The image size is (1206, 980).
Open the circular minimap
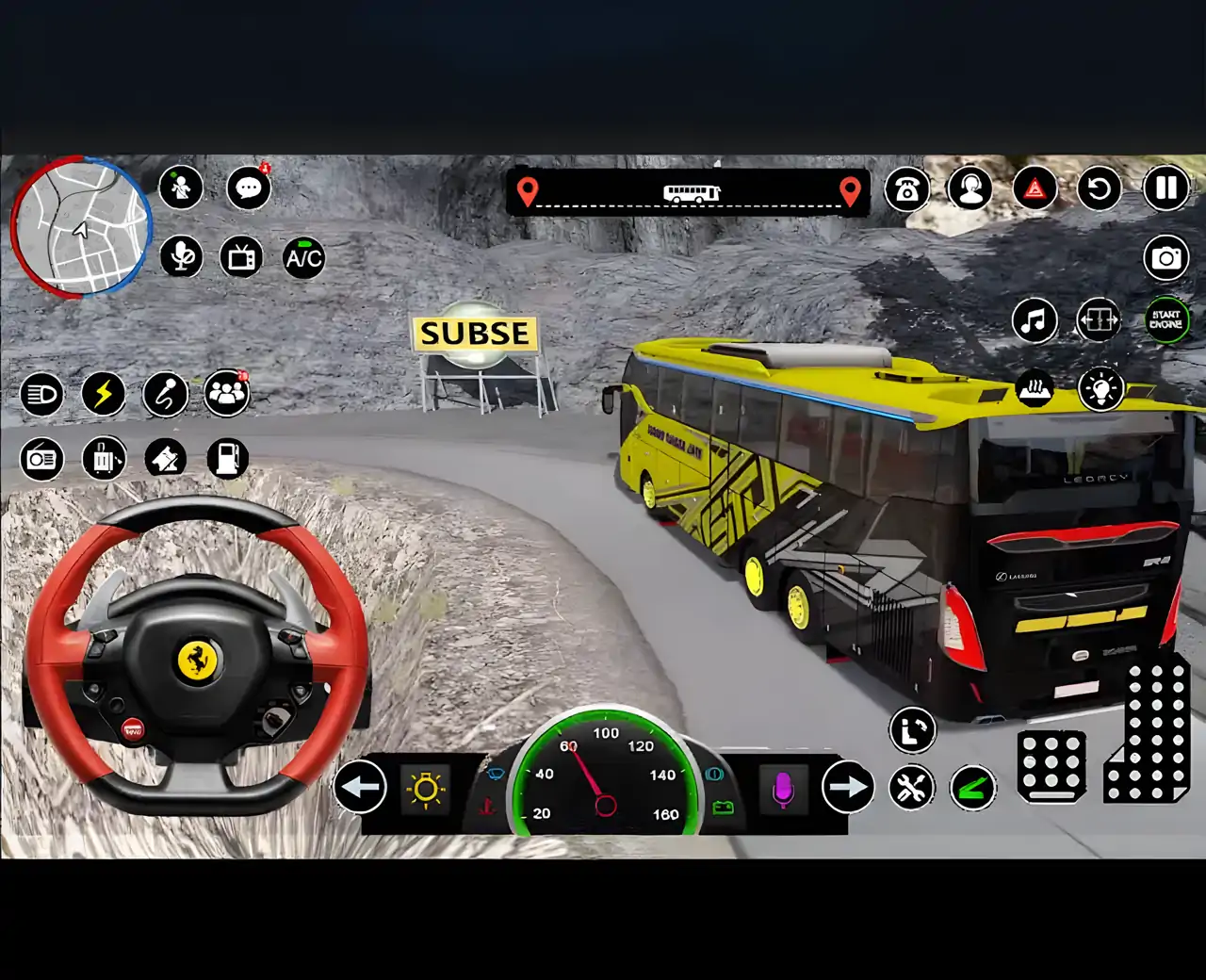pos(81,227)
